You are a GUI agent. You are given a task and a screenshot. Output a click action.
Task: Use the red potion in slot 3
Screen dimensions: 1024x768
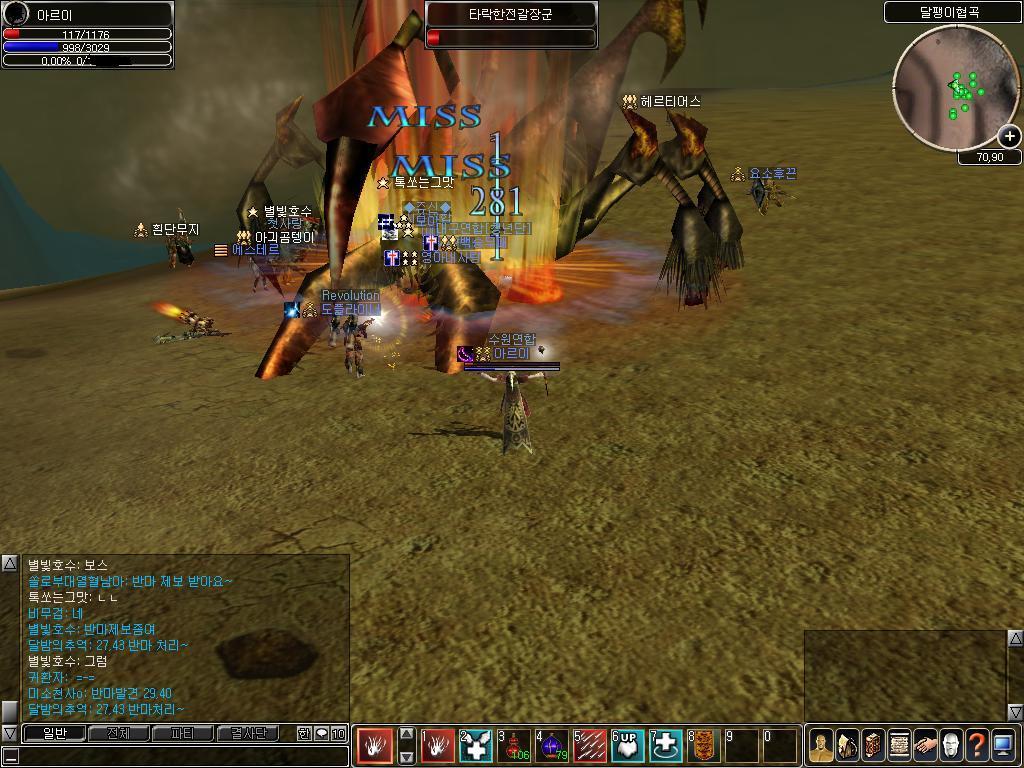pyautogui.click(x=514, y=746)
